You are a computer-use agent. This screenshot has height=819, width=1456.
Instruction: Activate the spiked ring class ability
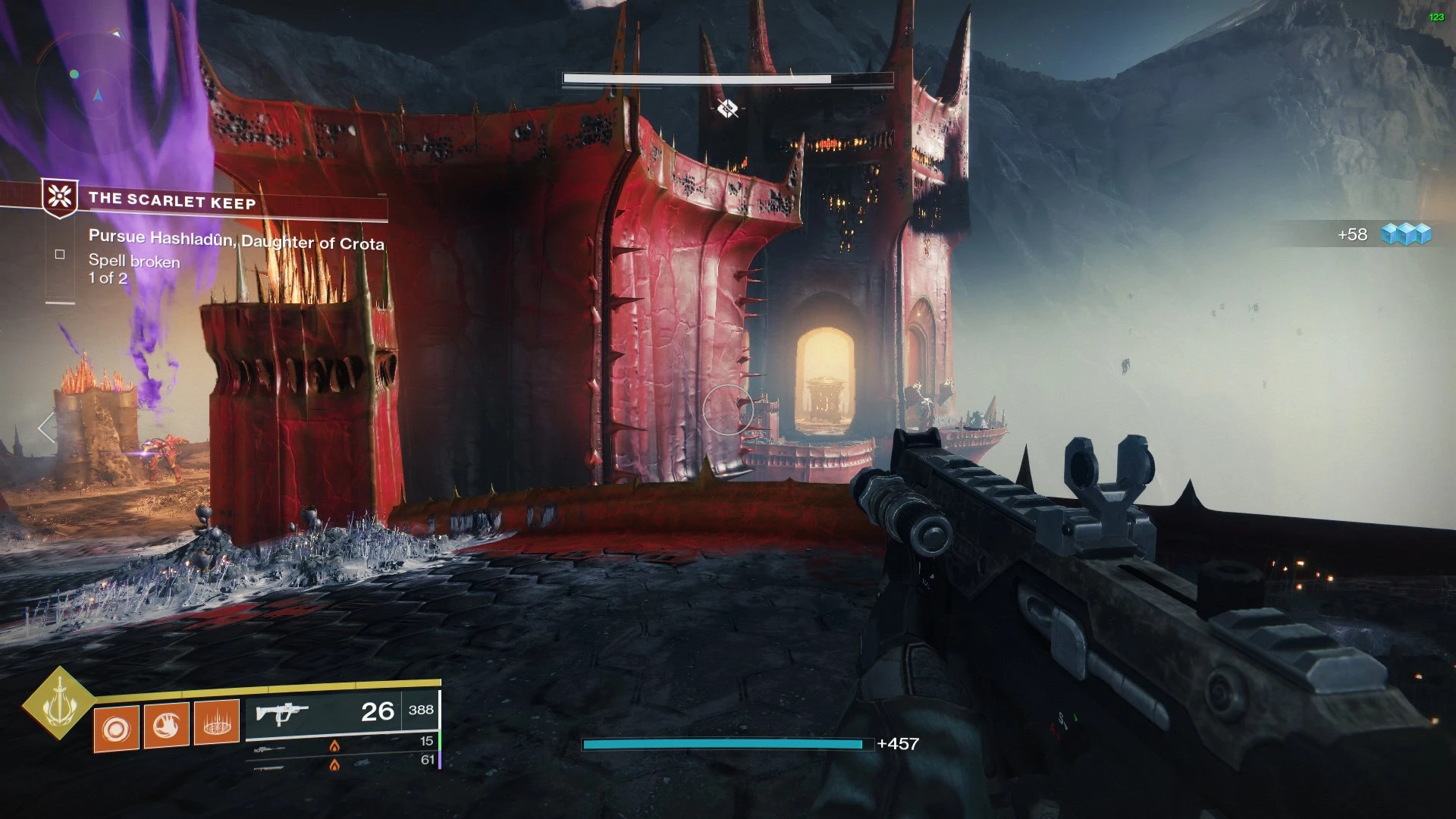pyautogui.click(x=217, y=722)
